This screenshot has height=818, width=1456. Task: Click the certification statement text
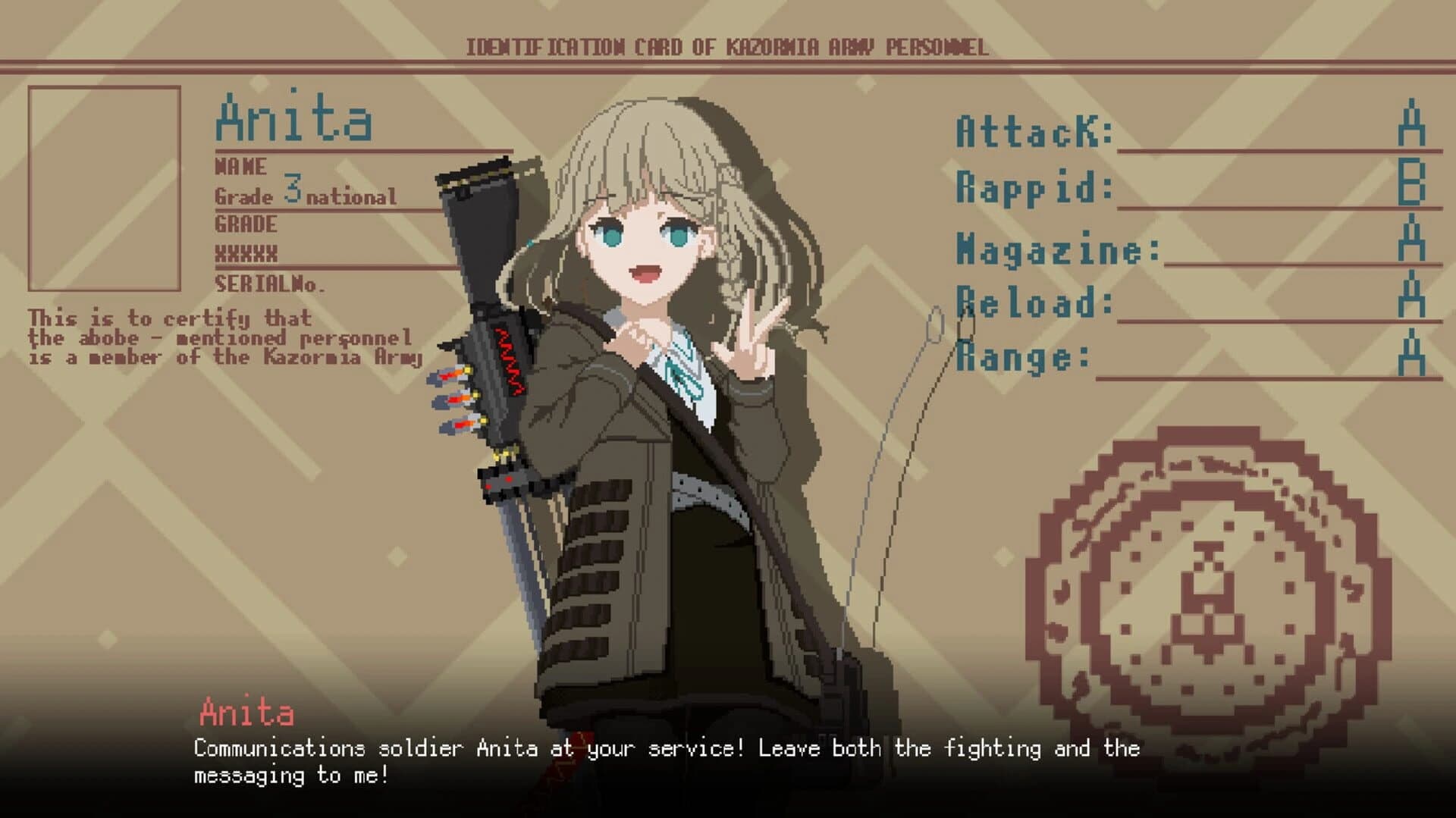220,337
